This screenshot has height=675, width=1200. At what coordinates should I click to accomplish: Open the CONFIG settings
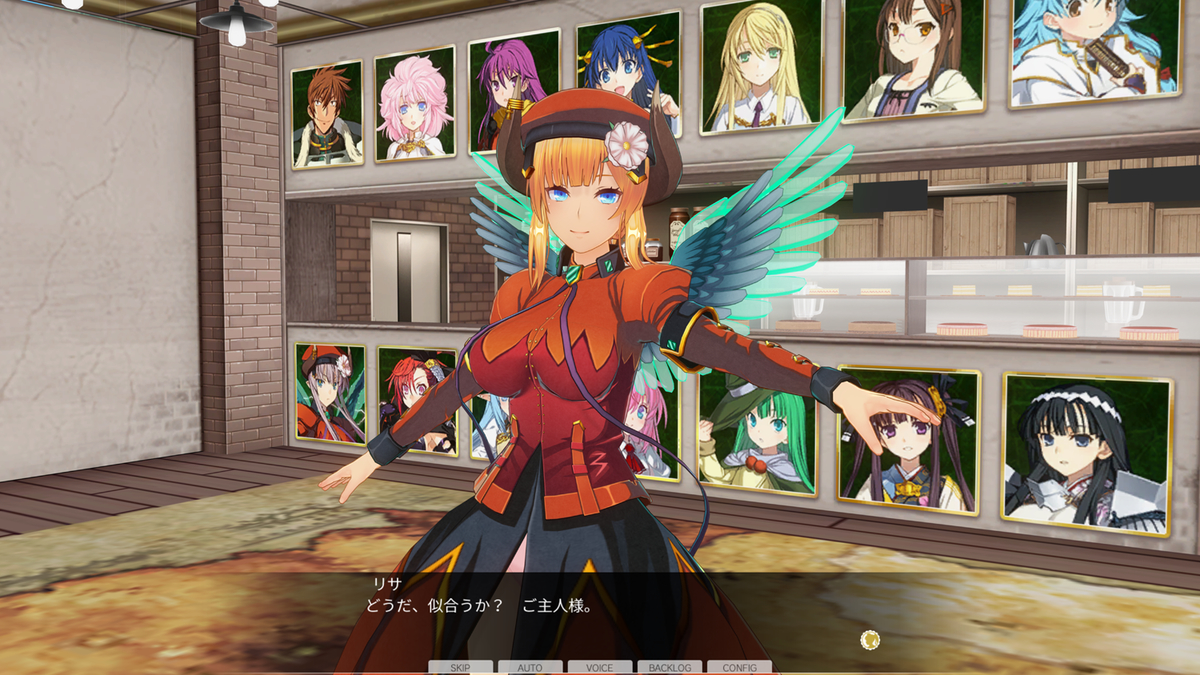[739, 667]
